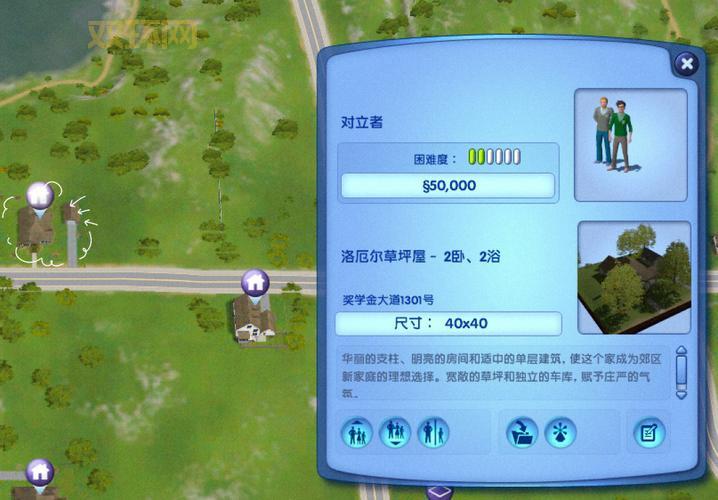Select the house marker beside the road

click(256, 282)
